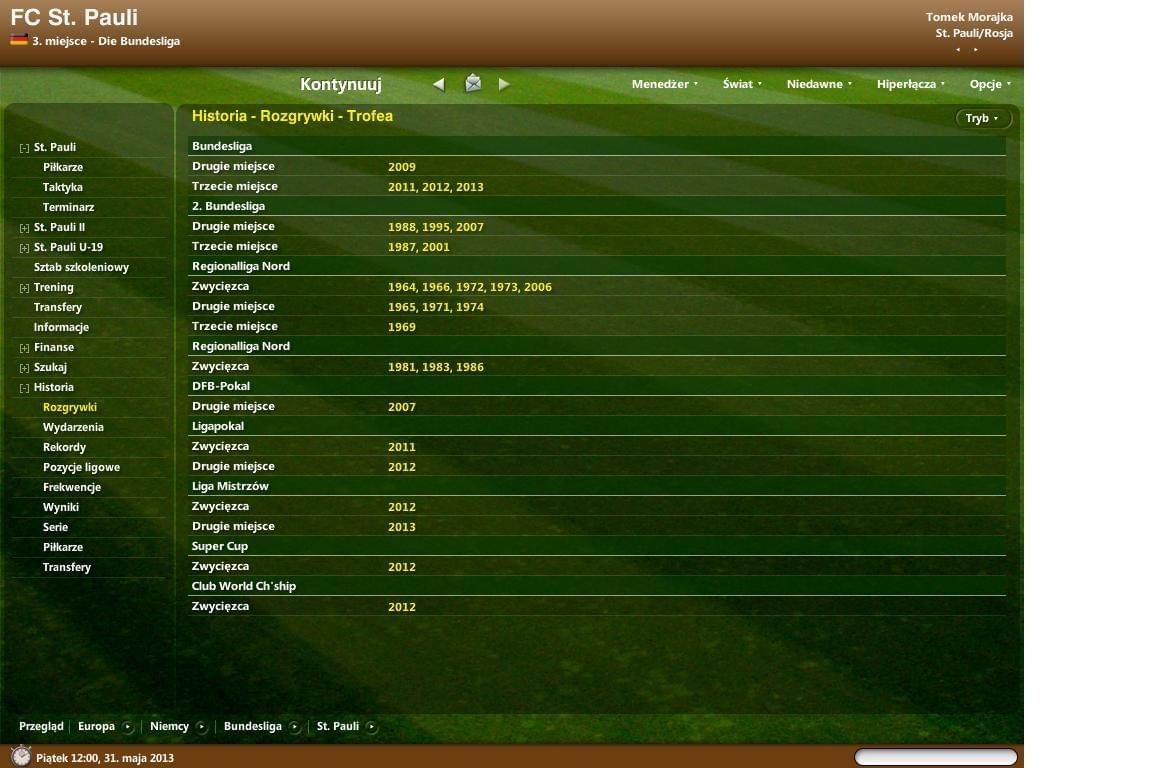Open the Świat dropdown menu
1172x768 pixels.
tap(742, 85)
